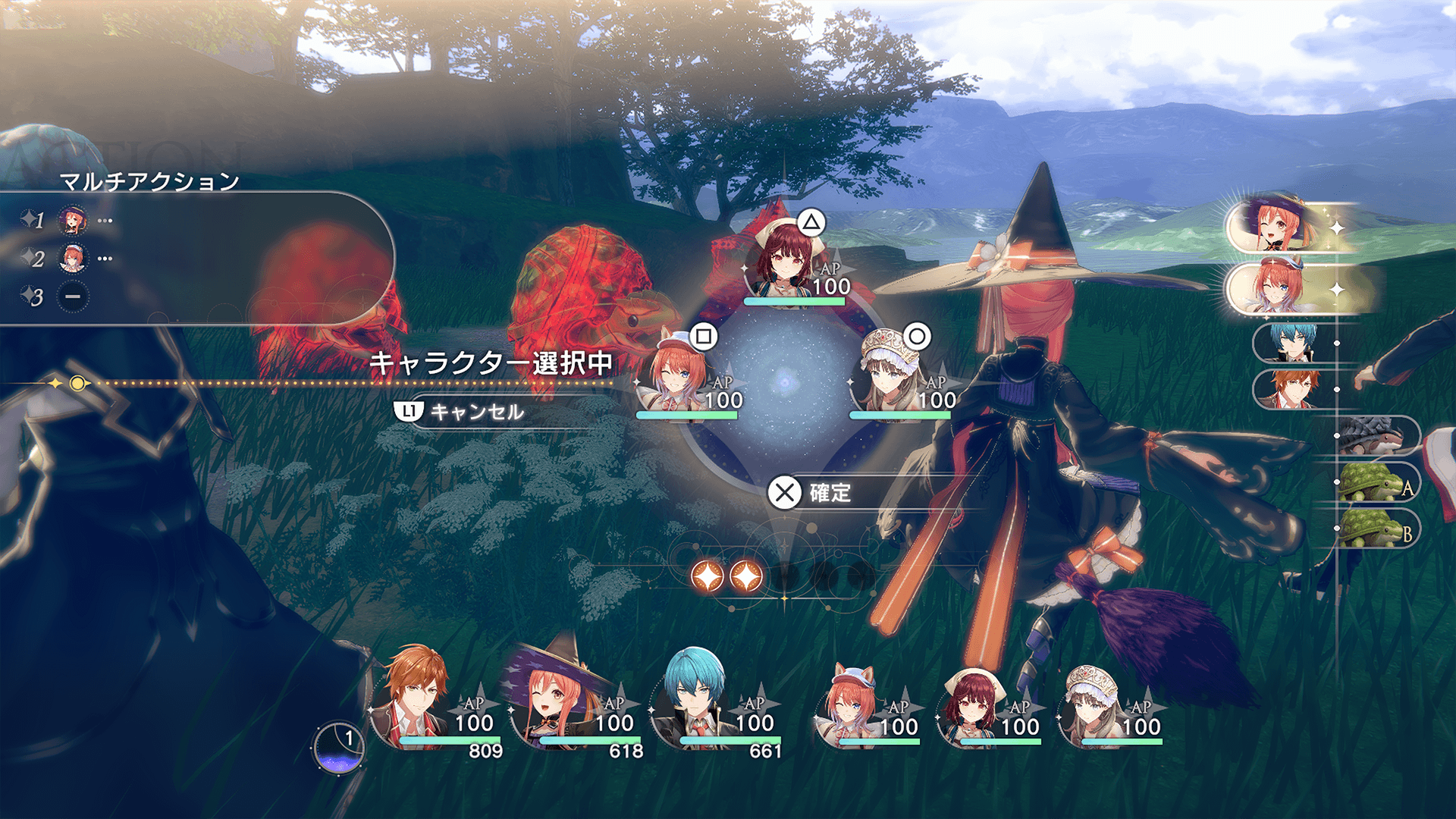Select multi-action slot 1
Image resolution: width=1456 pixels, height=819 pixels.
point(73,221)
